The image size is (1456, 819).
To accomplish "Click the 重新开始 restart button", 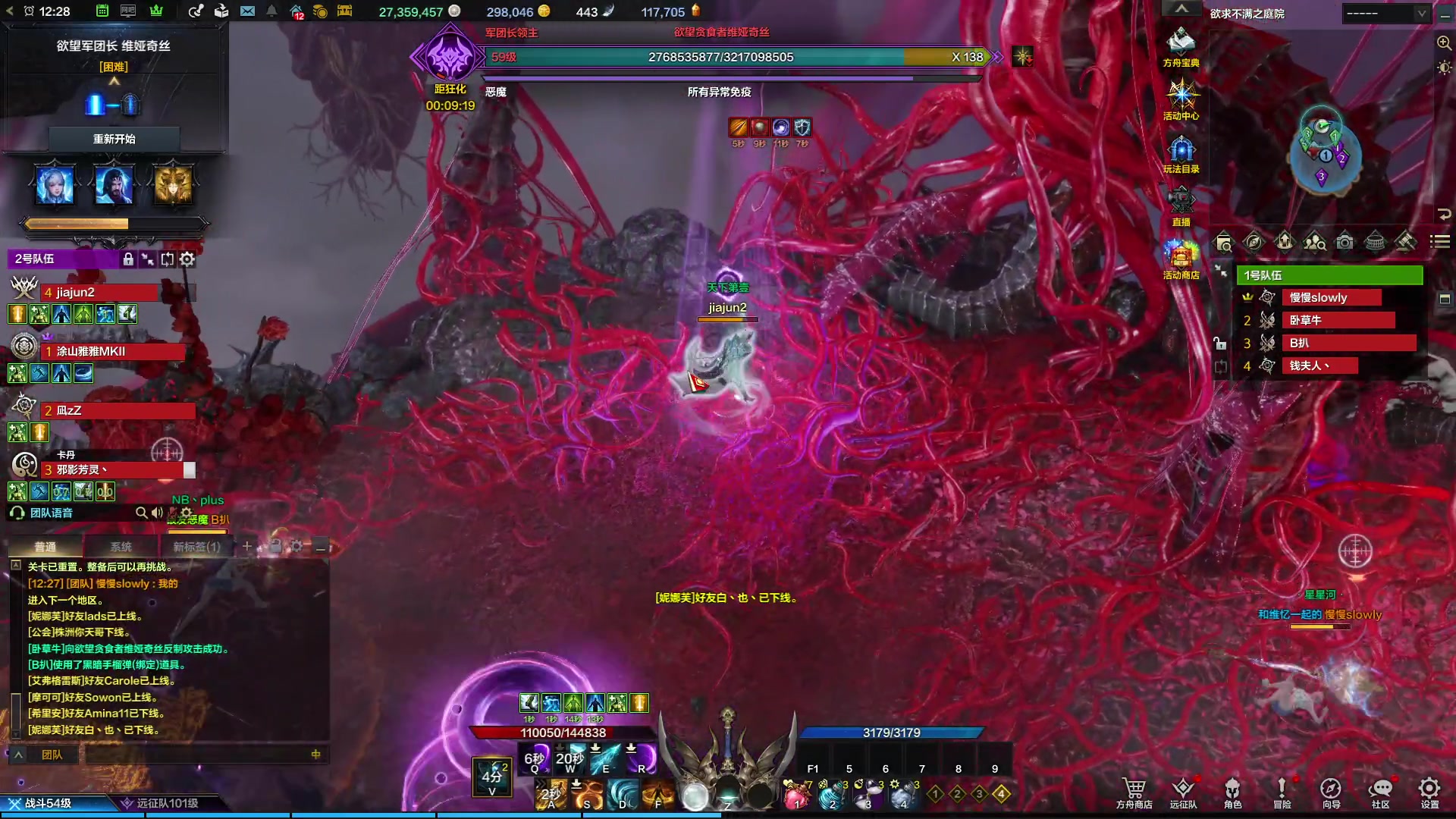I will pos(114,140).
